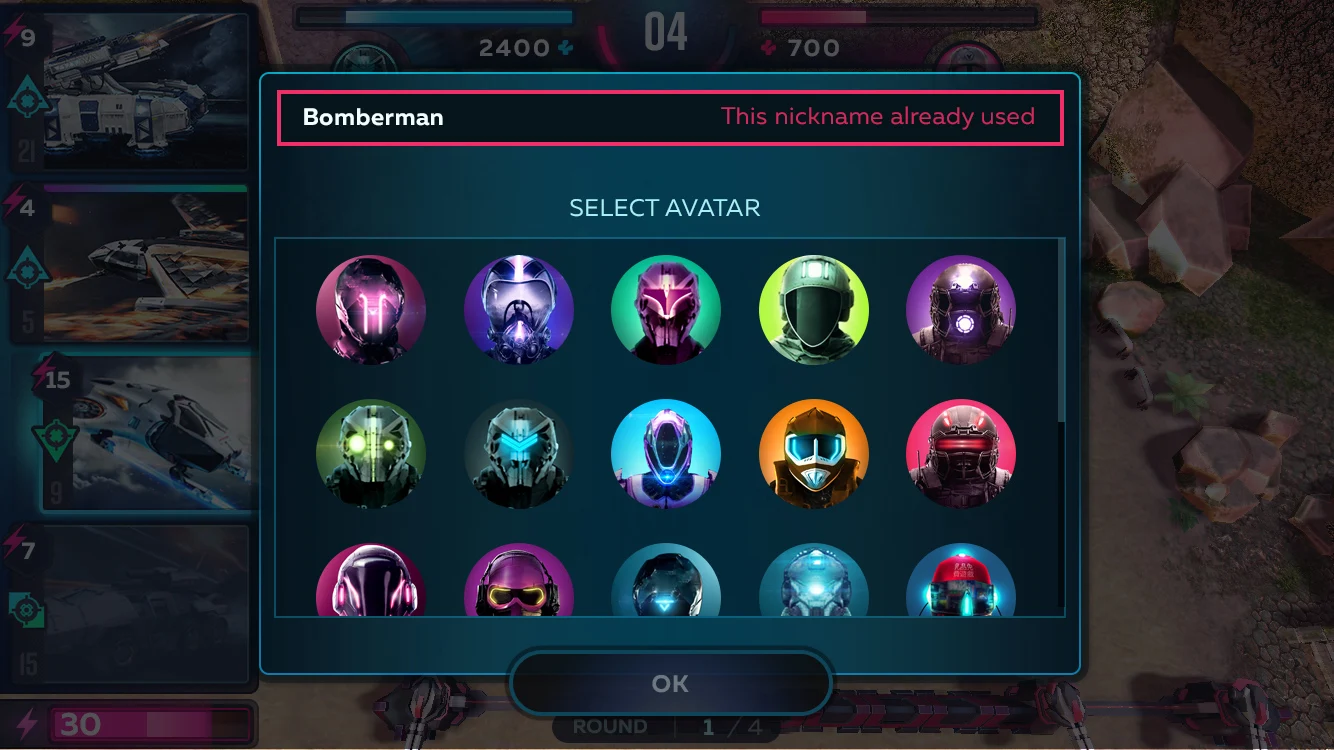Select the white helmet avatar with pink headphones
The height and width of the screenshot is (750, 1334).
[x=371, y=585]
